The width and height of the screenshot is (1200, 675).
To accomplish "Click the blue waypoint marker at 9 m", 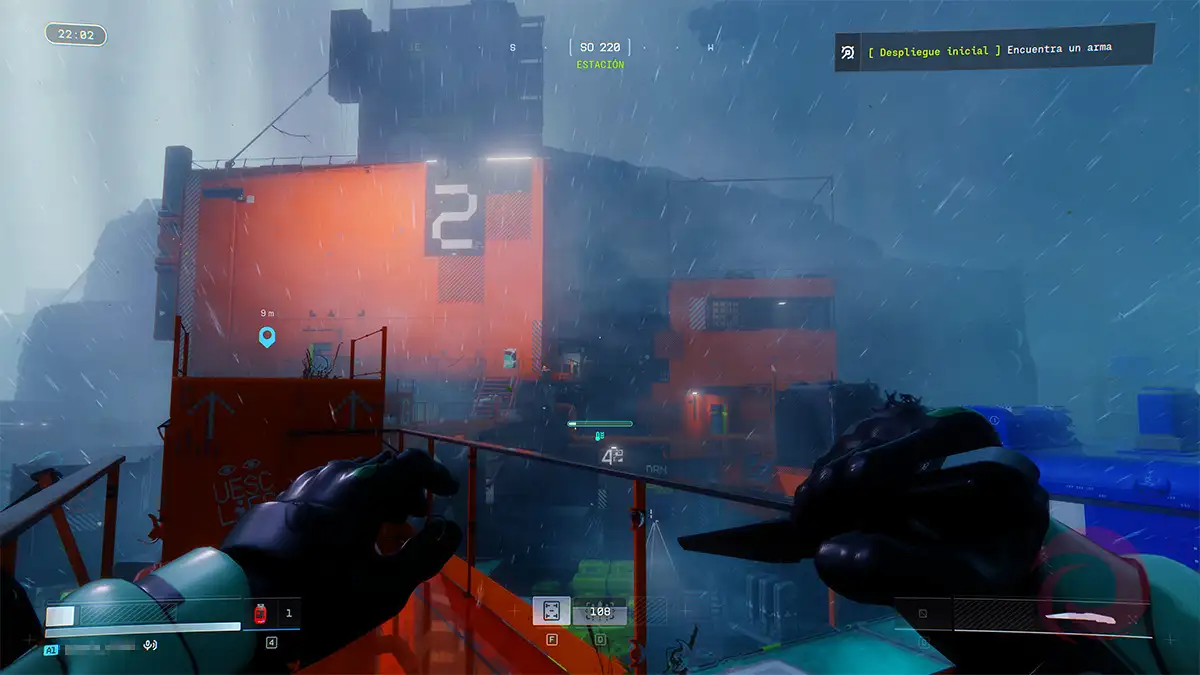I will 267,337.
